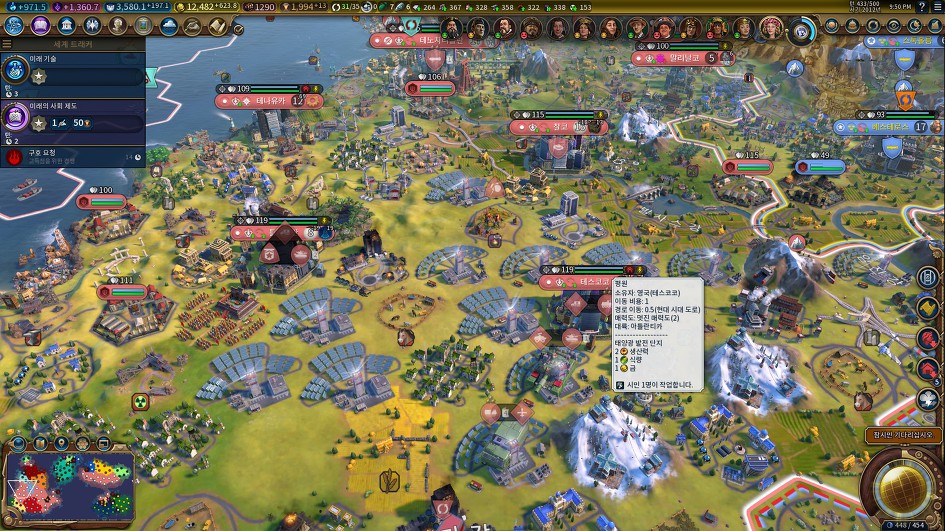
Task: Open the emergency aid request entry
Action: pyautogui.click(x=72, y=156)
